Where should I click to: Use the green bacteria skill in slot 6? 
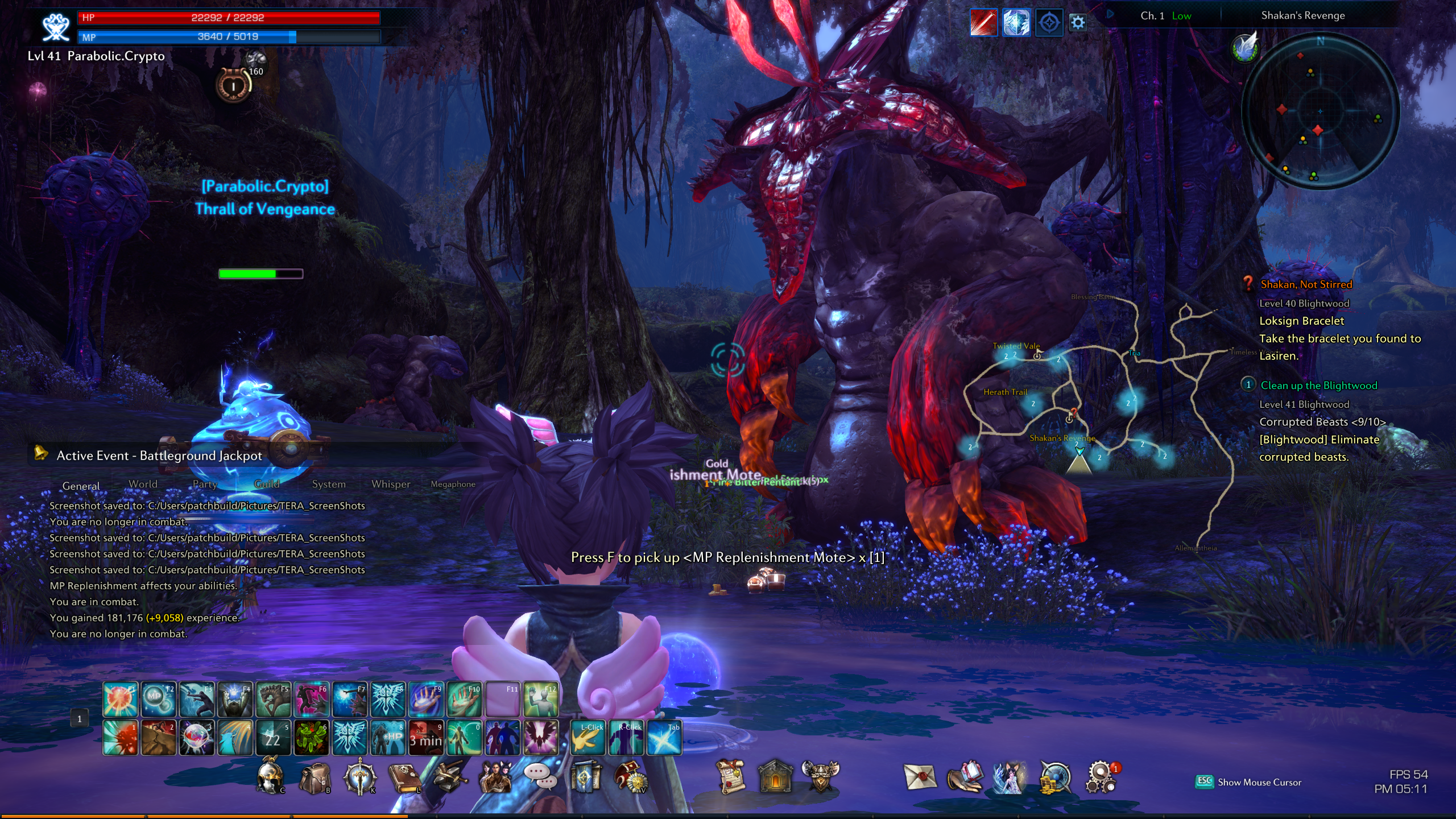click(x=311, y=738)
